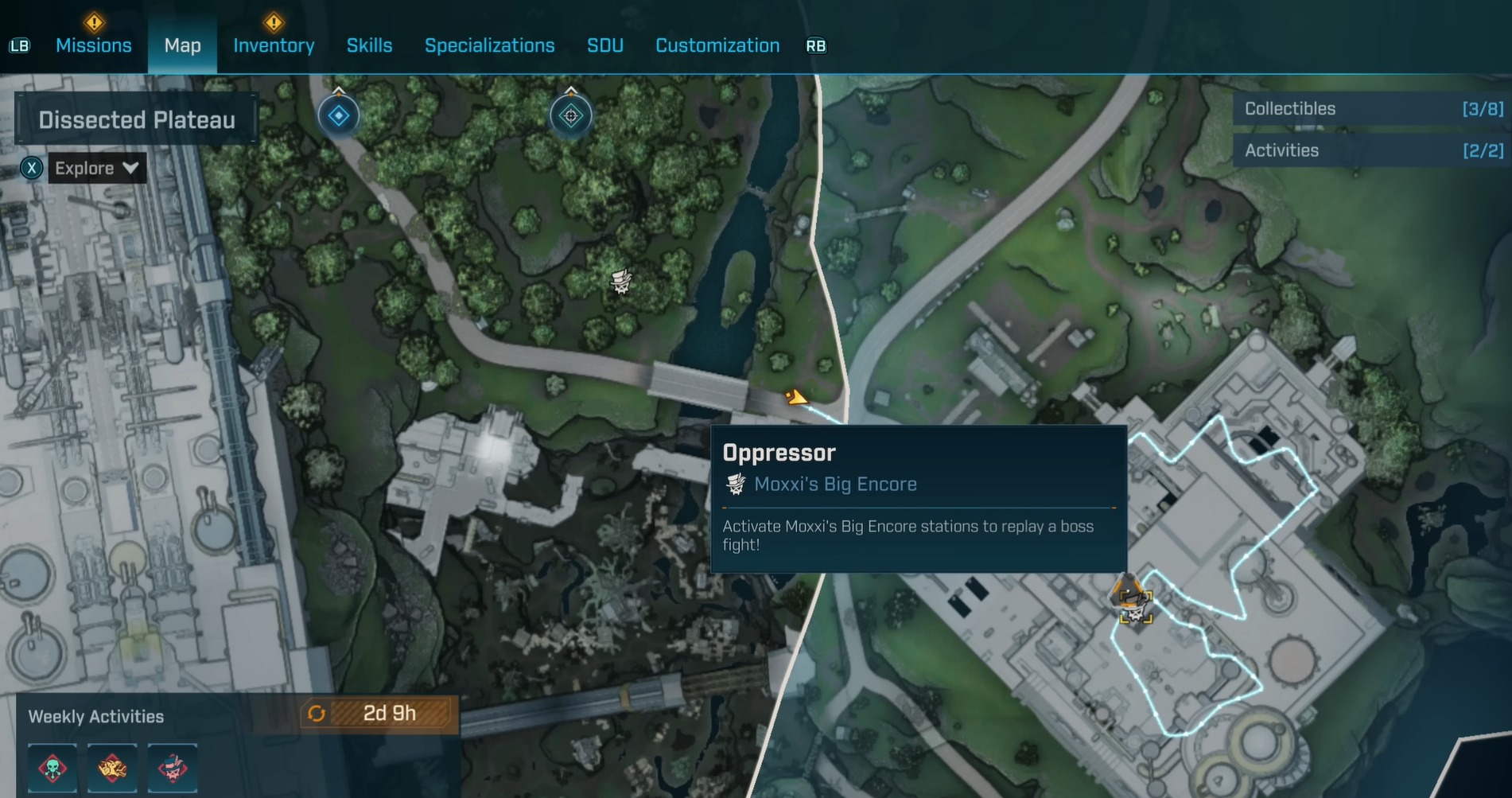
Task: Expand the Explore dropdown
Action: pyautogui.click(x=97, y=169)
